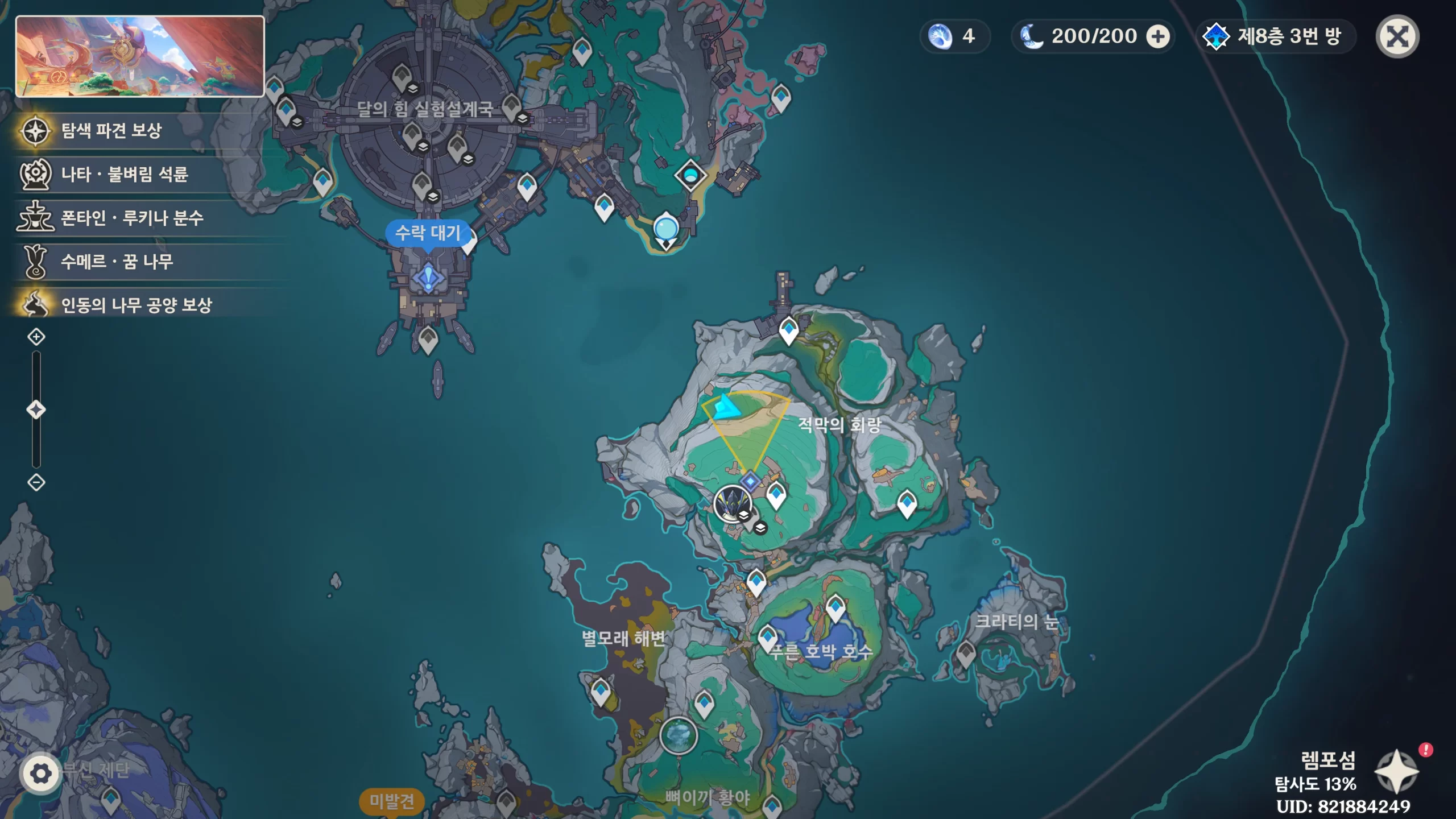This screenshot has height=819, width=1456.
Task: Open 렘포섬 region selector star icon
Action: click(x=1396, y=771)
